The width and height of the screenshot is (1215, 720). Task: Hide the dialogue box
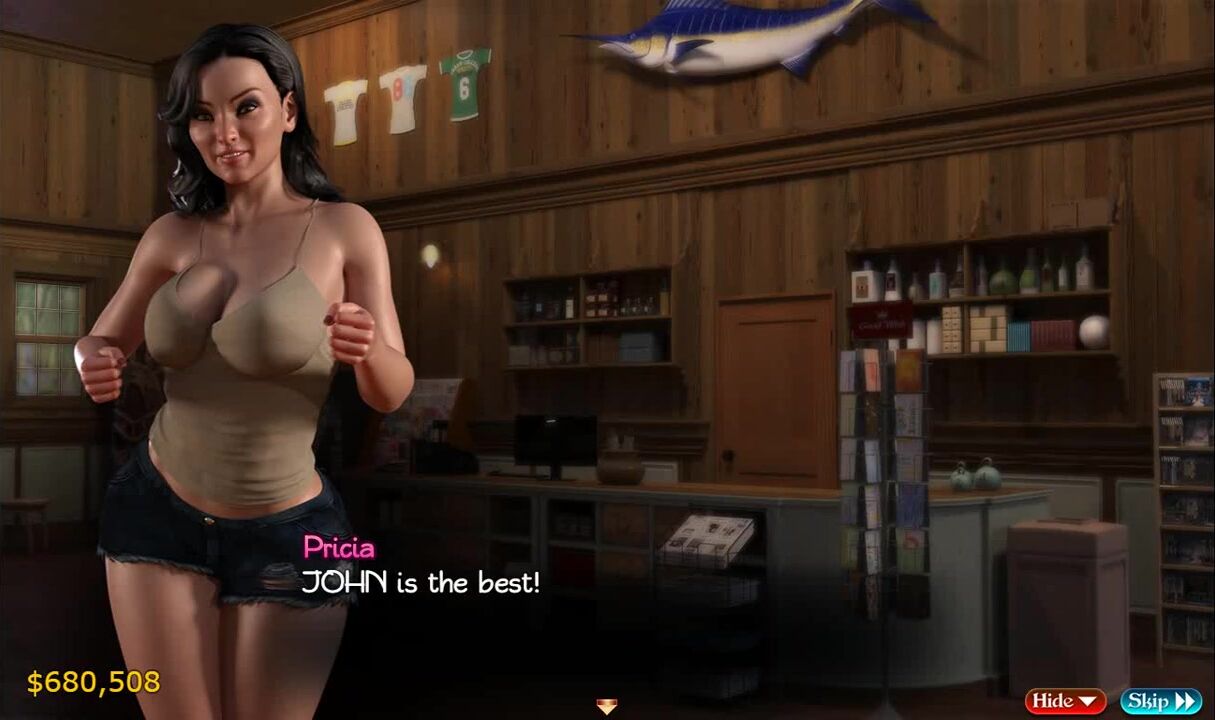coord(1065,701)
